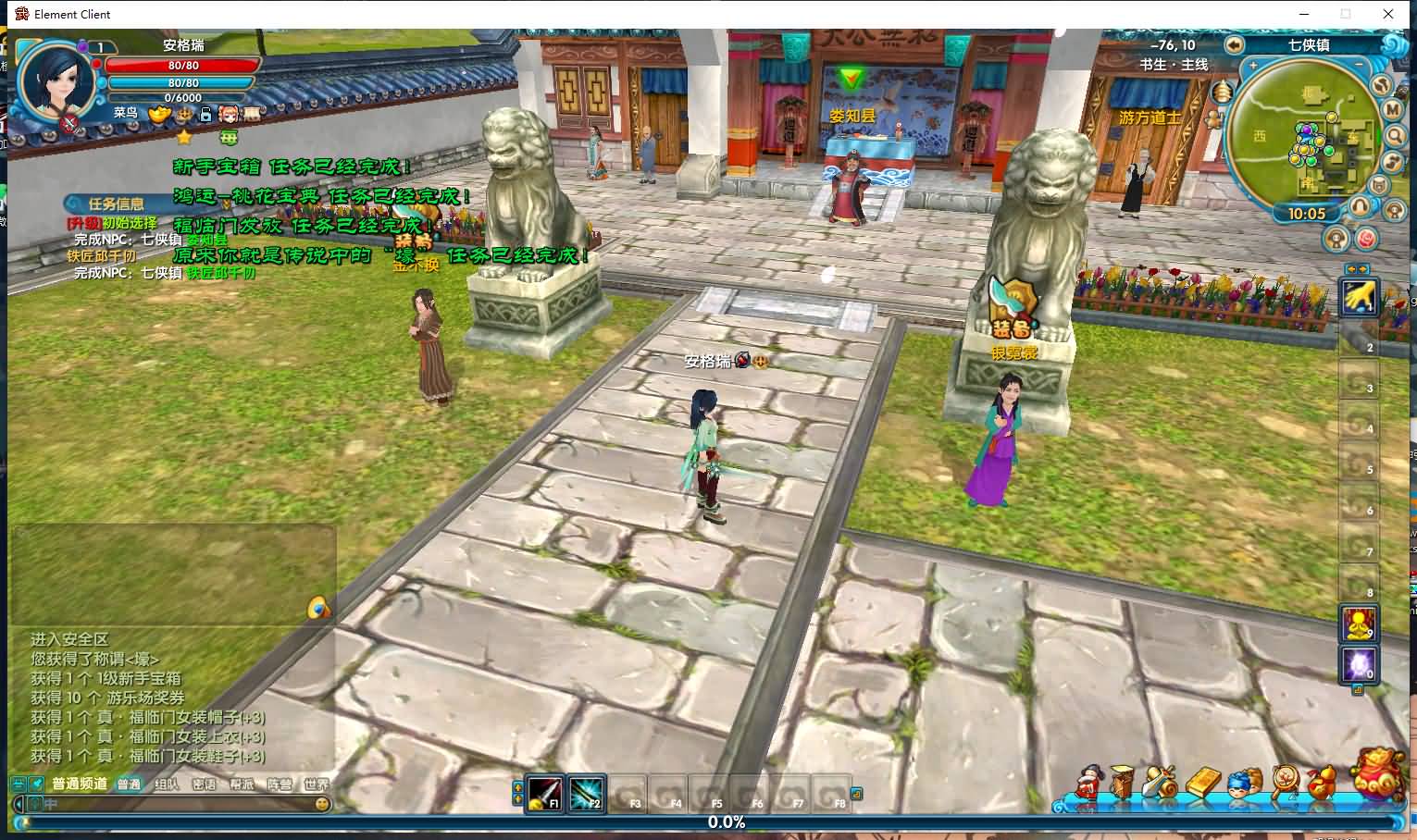Close the Element Client window
Screen dimensions: 1417x840
[1388, 14]
